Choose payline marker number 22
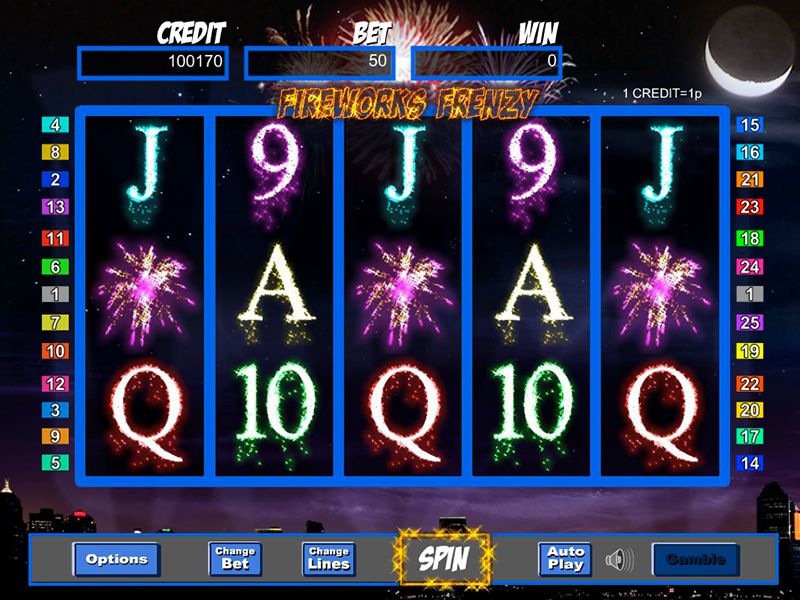 [x=749, y=384]
